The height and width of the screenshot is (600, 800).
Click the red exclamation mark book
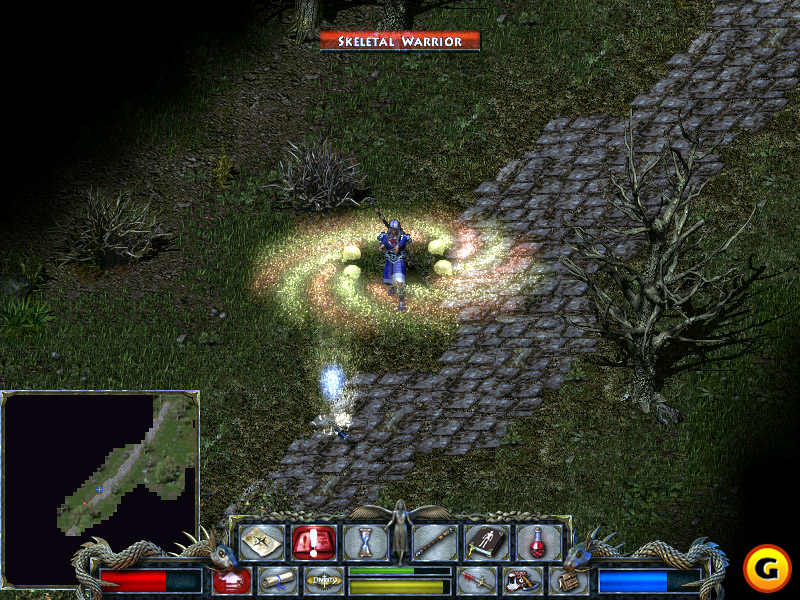311,542
